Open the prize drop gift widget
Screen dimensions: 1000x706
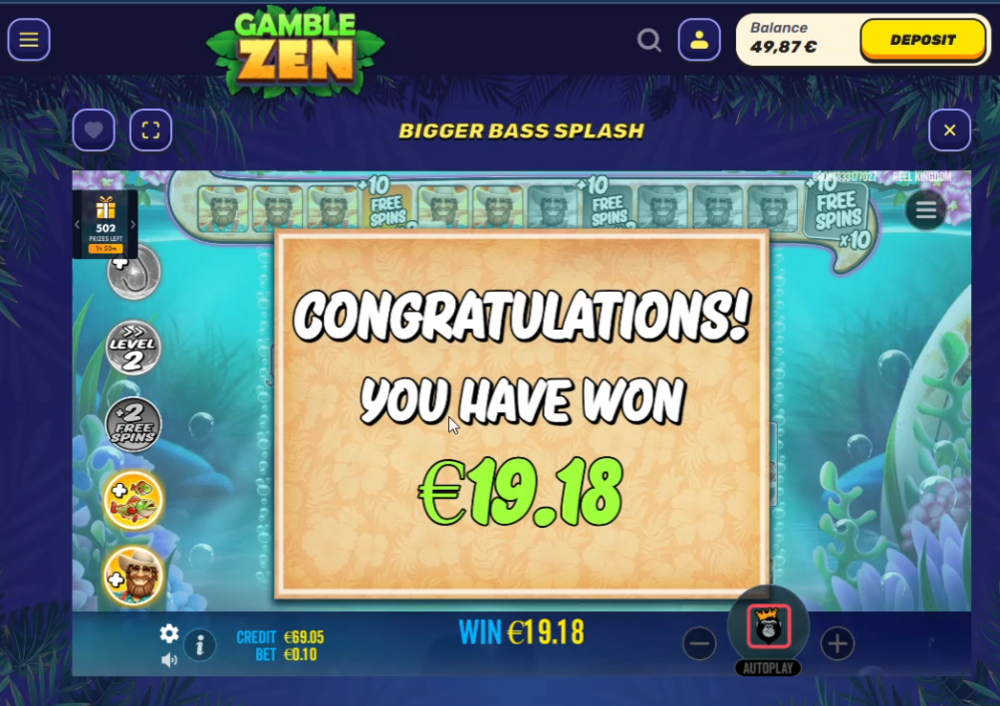105,223
